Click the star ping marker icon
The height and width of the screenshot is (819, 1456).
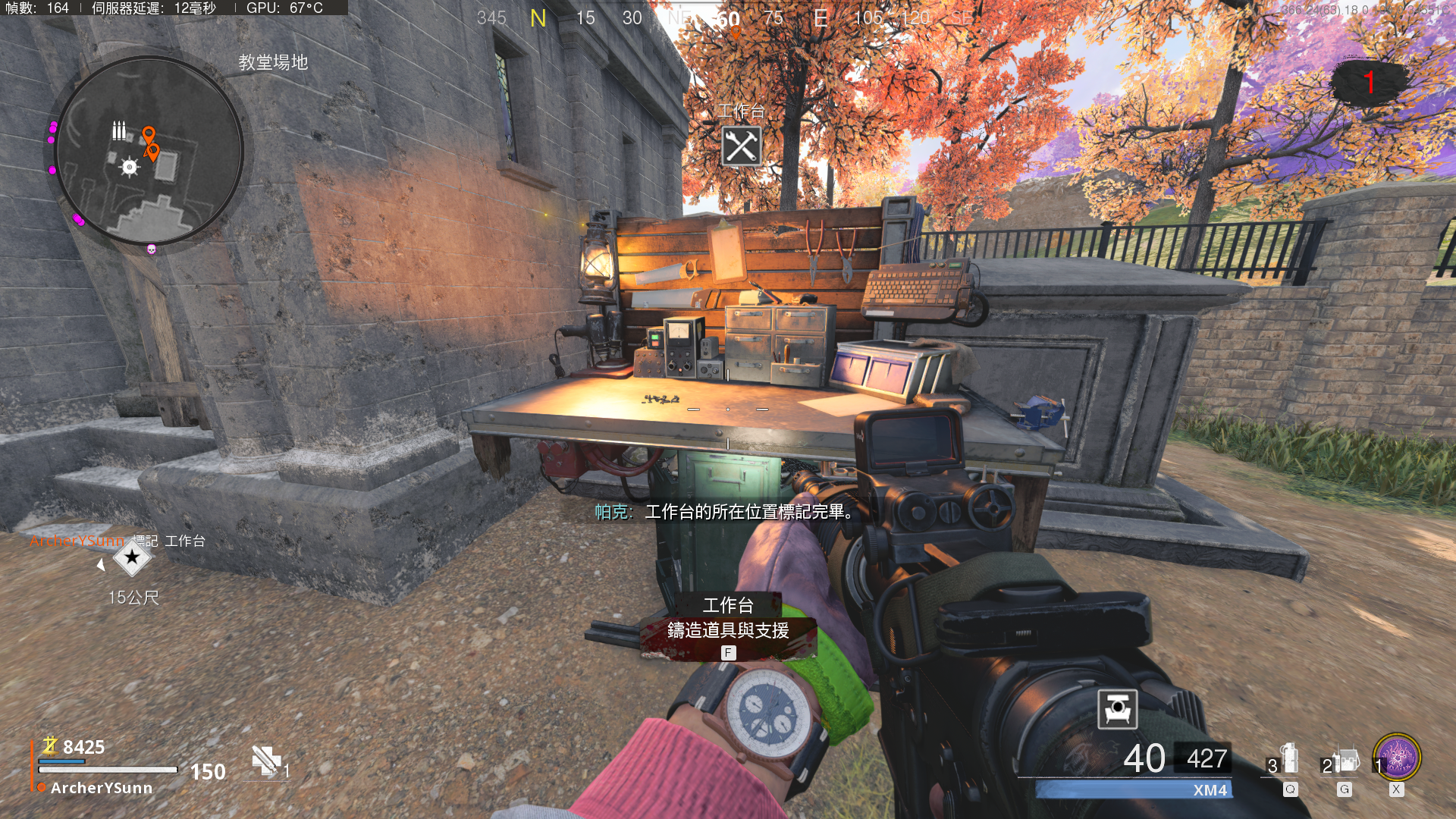[132, 559]
